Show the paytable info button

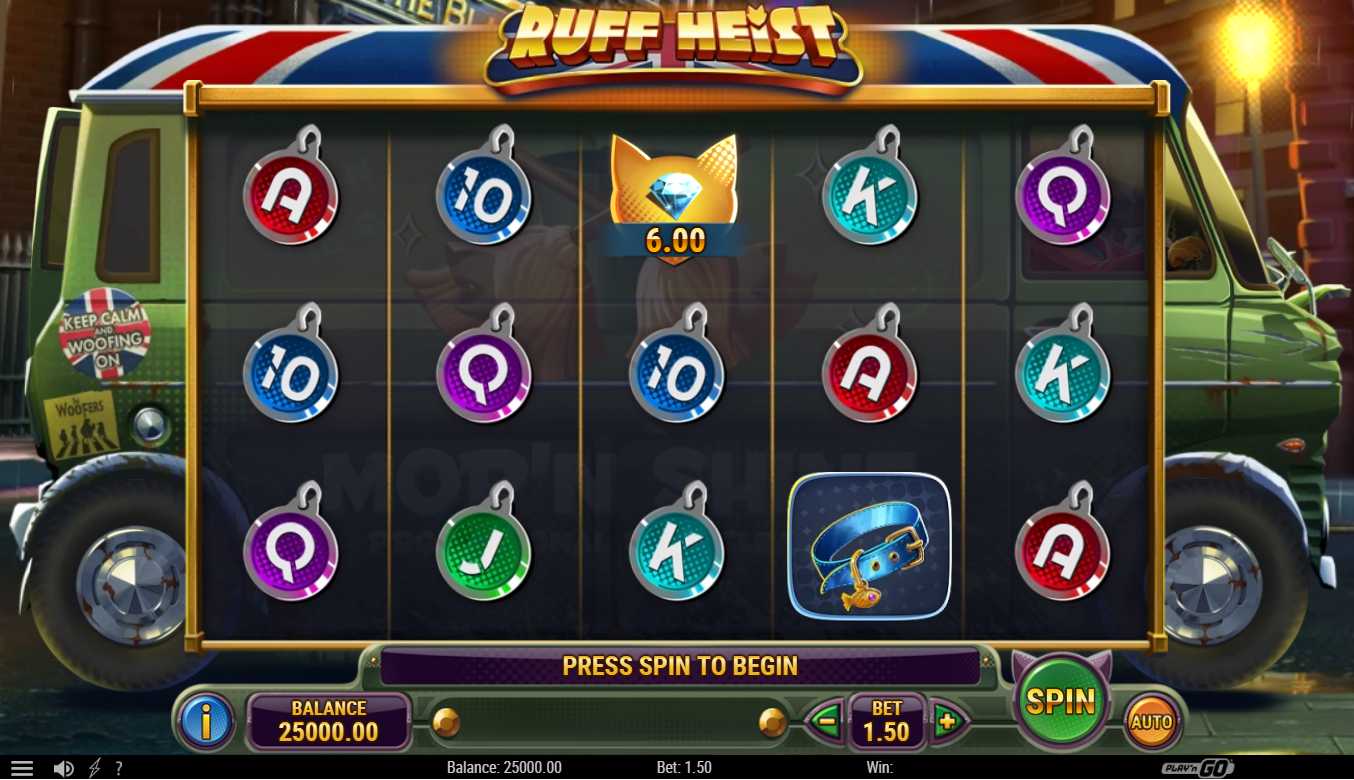(x=206, y=720)
